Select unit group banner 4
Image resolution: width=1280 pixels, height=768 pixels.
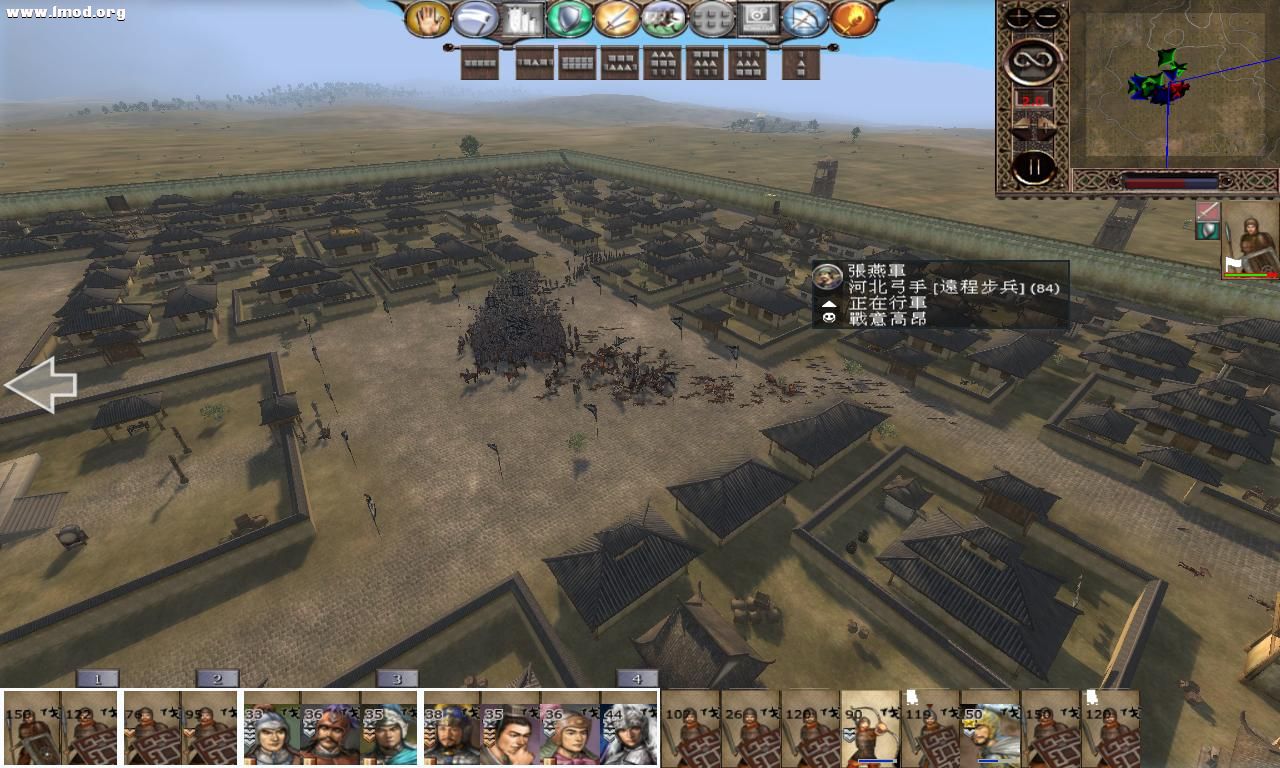[x=637, y=678]
